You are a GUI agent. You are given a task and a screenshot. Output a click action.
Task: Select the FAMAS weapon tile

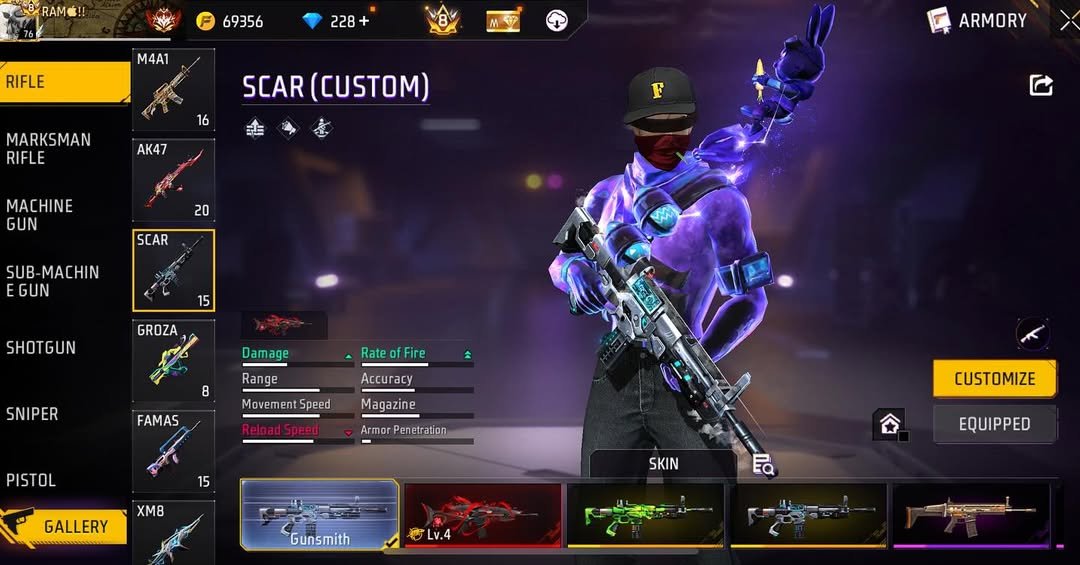click(173, 450)
